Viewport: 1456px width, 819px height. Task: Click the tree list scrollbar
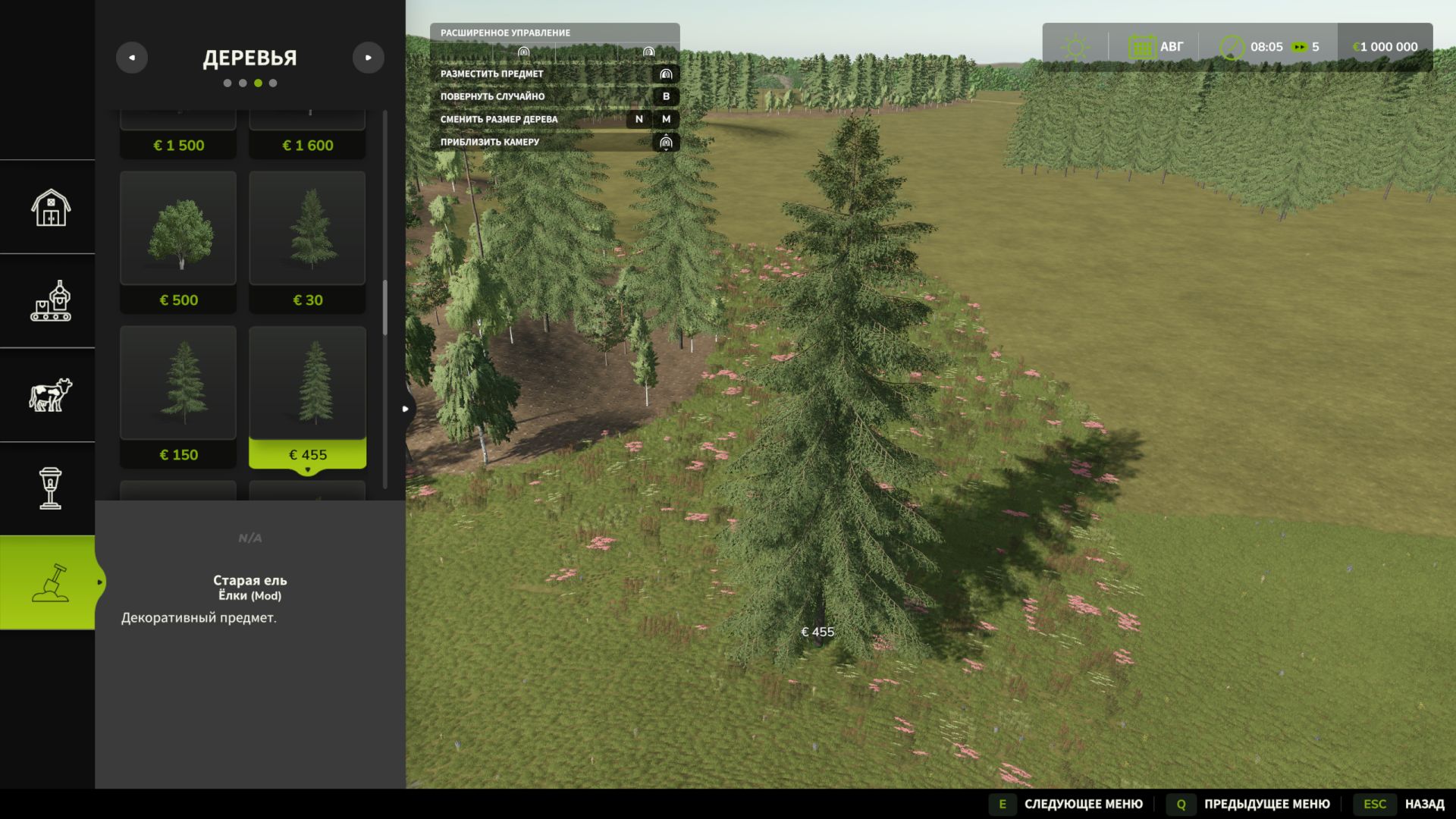pos(385,308)
